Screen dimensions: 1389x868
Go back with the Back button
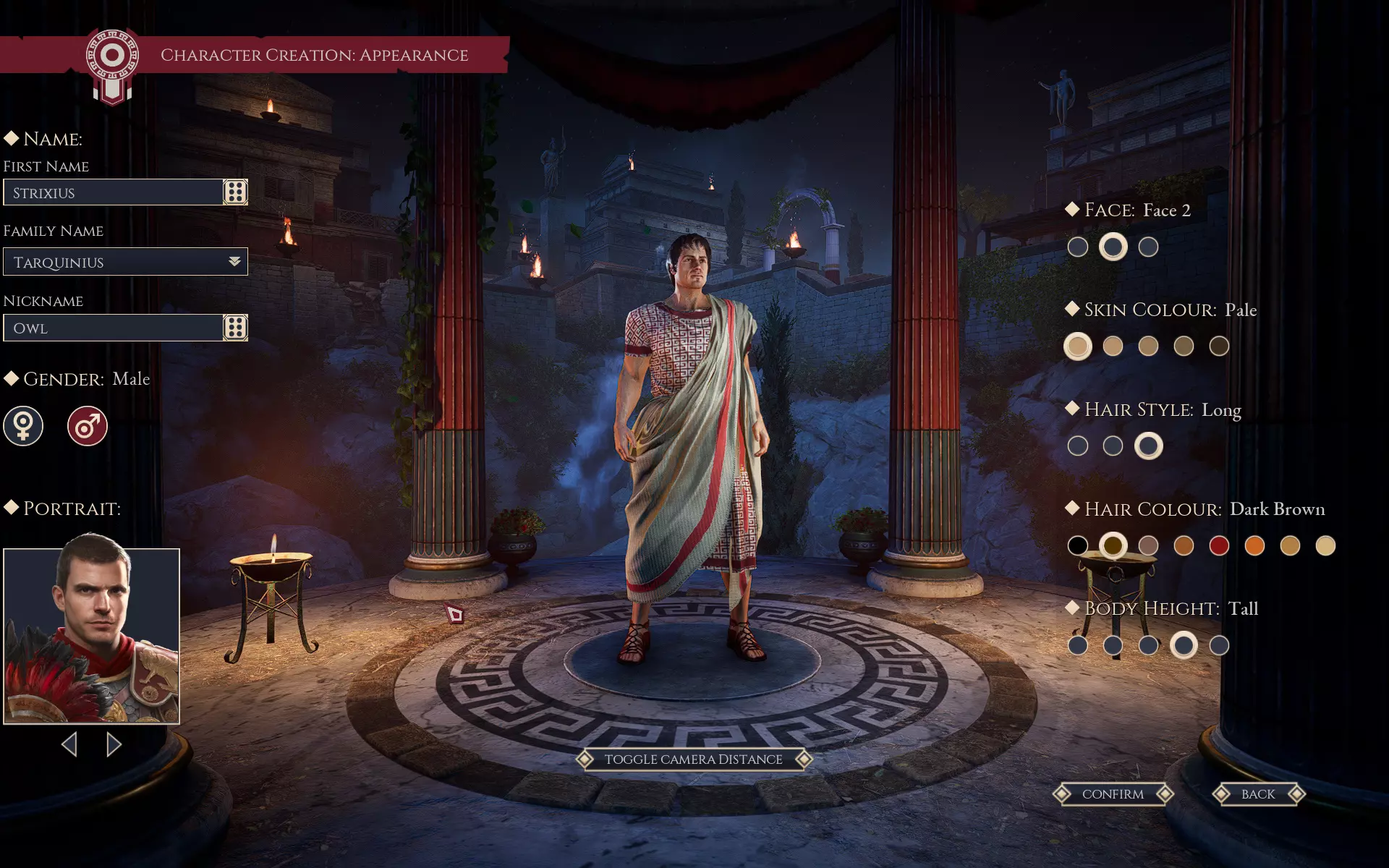click(1258, 794)
